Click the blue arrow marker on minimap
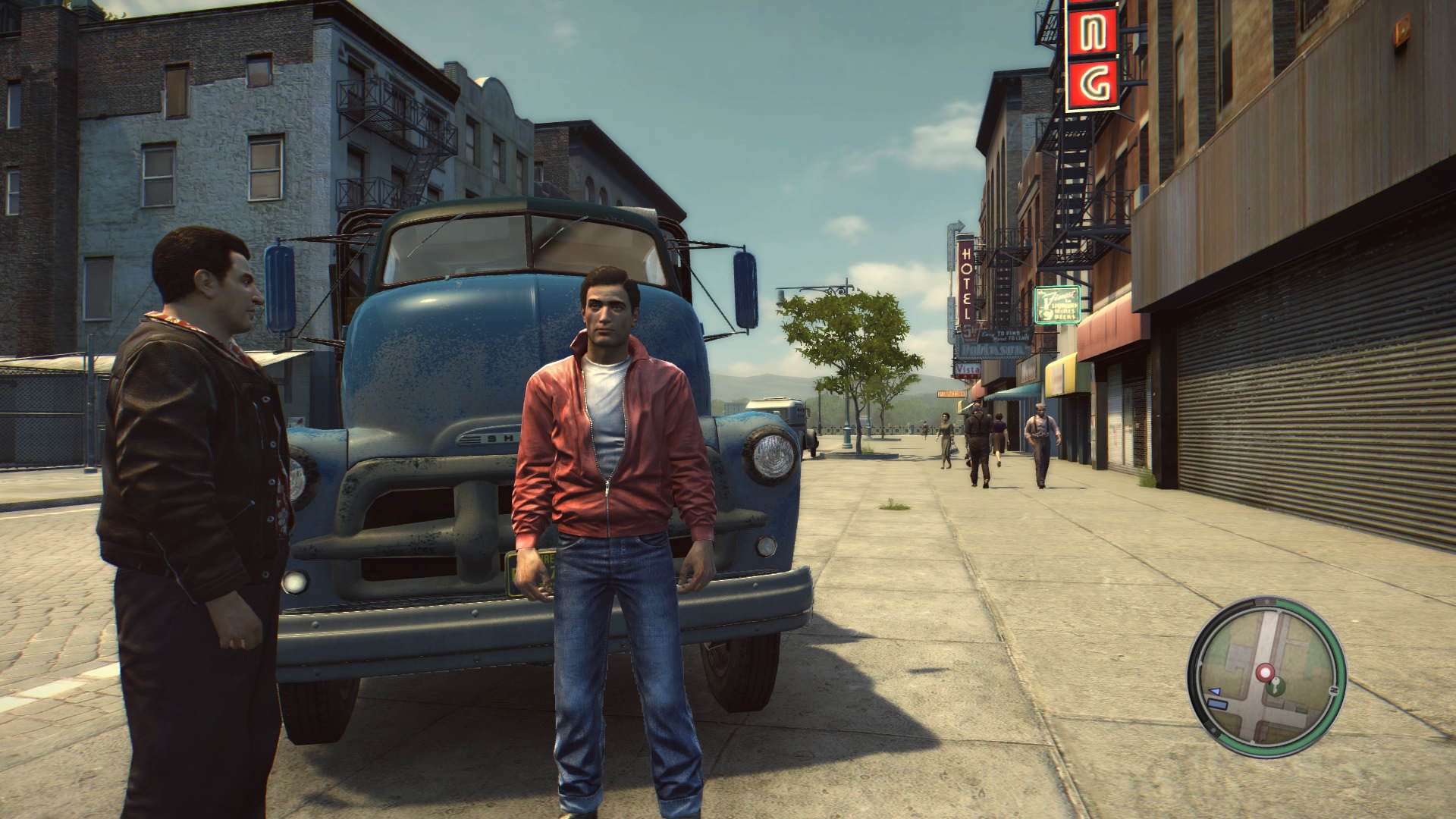 pos(1214,692)
